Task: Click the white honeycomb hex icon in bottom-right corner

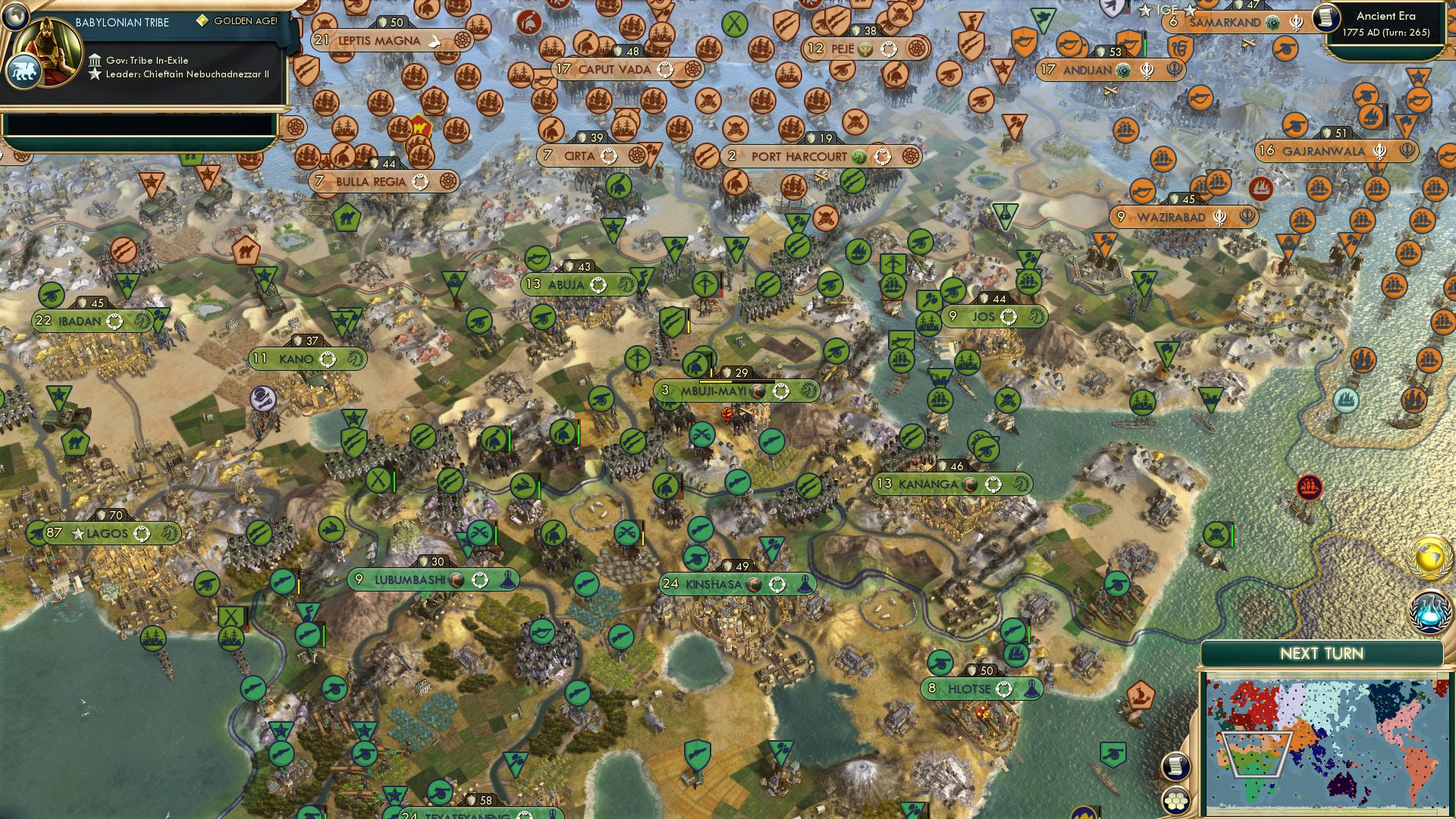Action: [x=1175, y=802]
